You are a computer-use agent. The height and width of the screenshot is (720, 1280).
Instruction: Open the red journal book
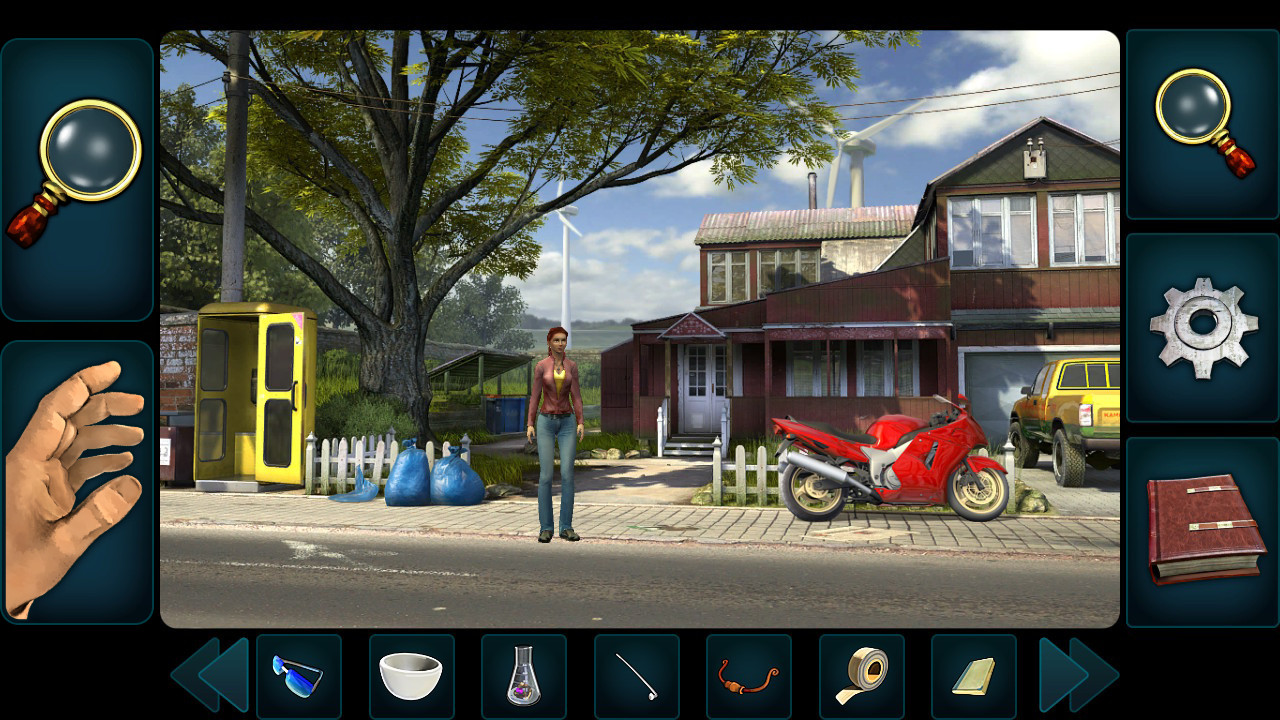[x=1203, y=530]
